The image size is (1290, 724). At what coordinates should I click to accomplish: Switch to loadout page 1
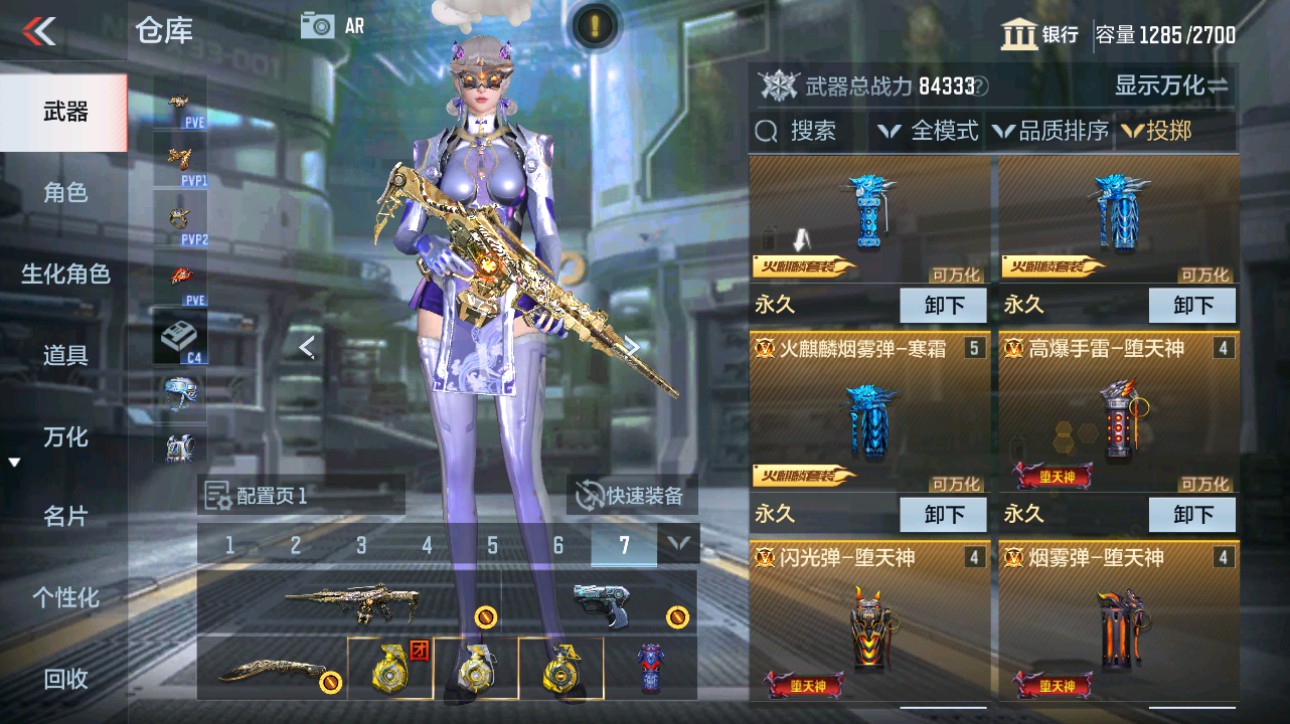click(231, 545)
